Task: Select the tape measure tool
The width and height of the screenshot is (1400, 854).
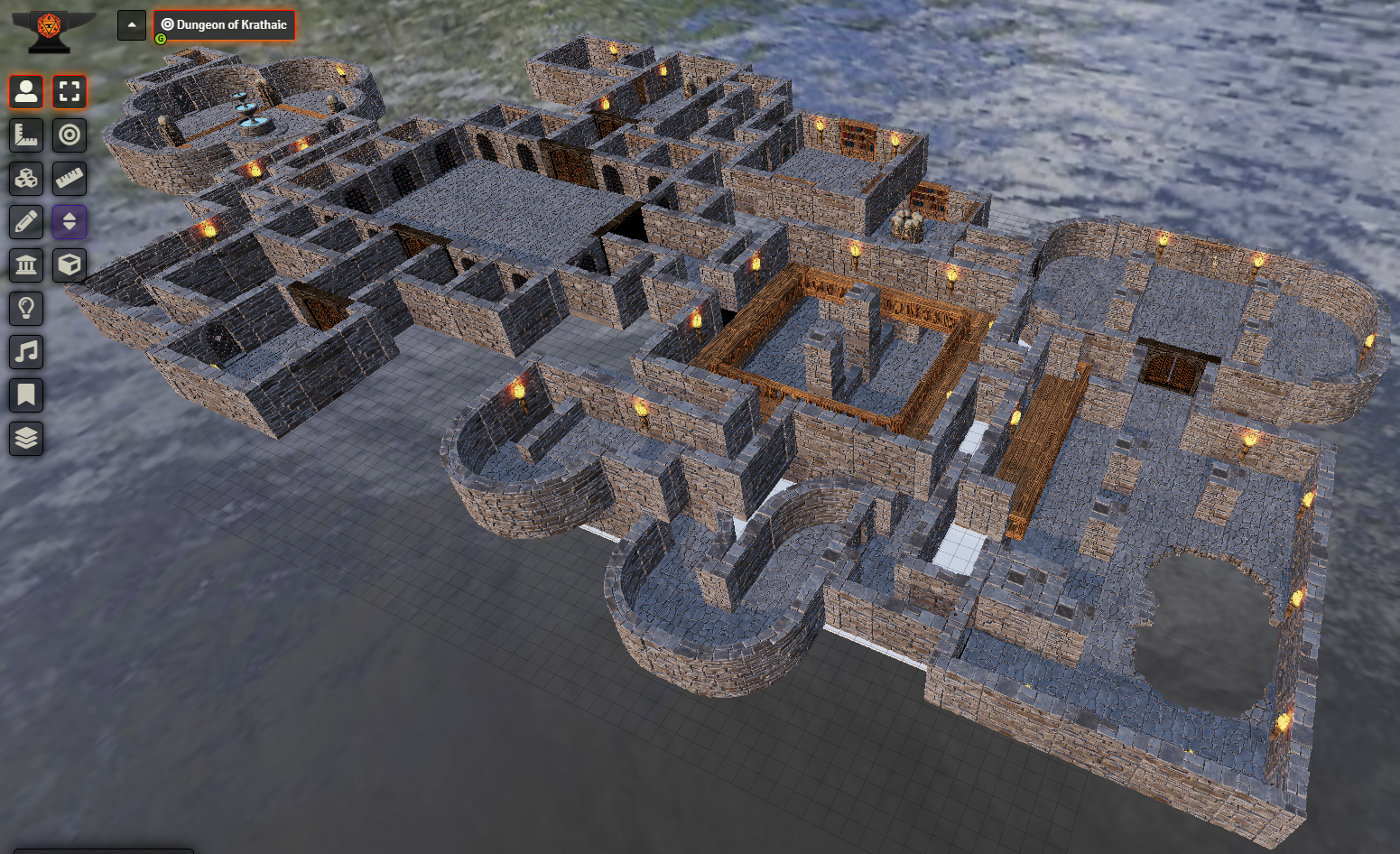Action: tap(70, 179)
